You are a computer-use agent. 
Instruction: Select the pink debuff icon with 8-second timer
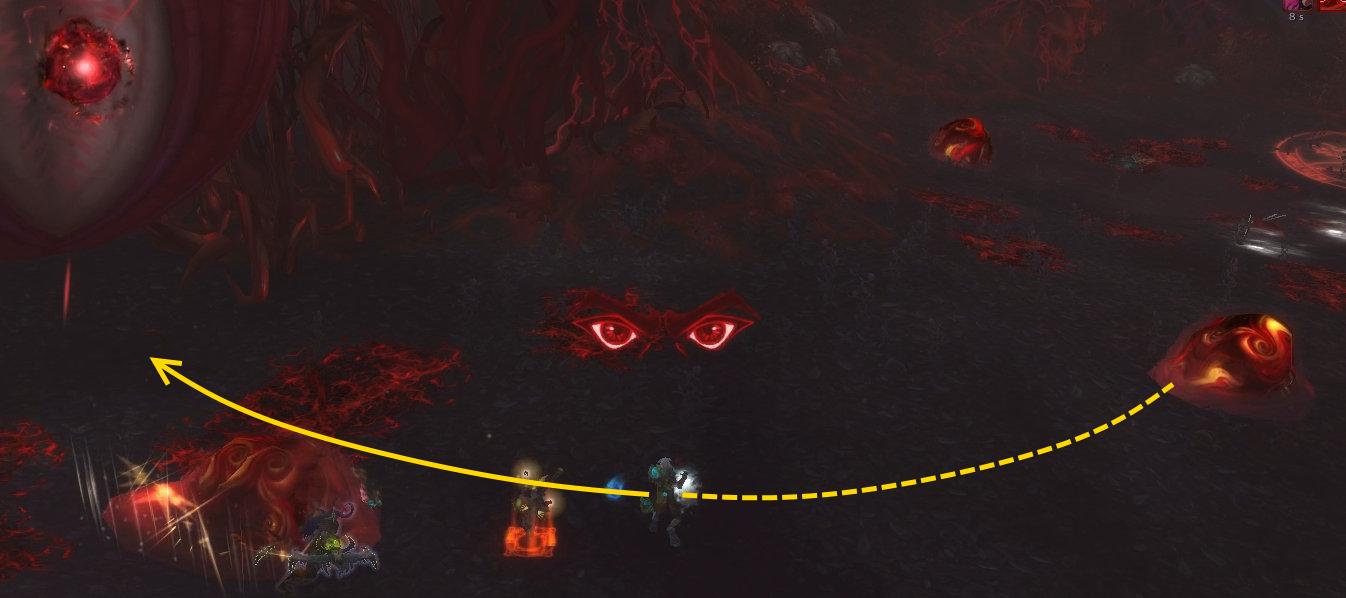(x=1297, y=4)
